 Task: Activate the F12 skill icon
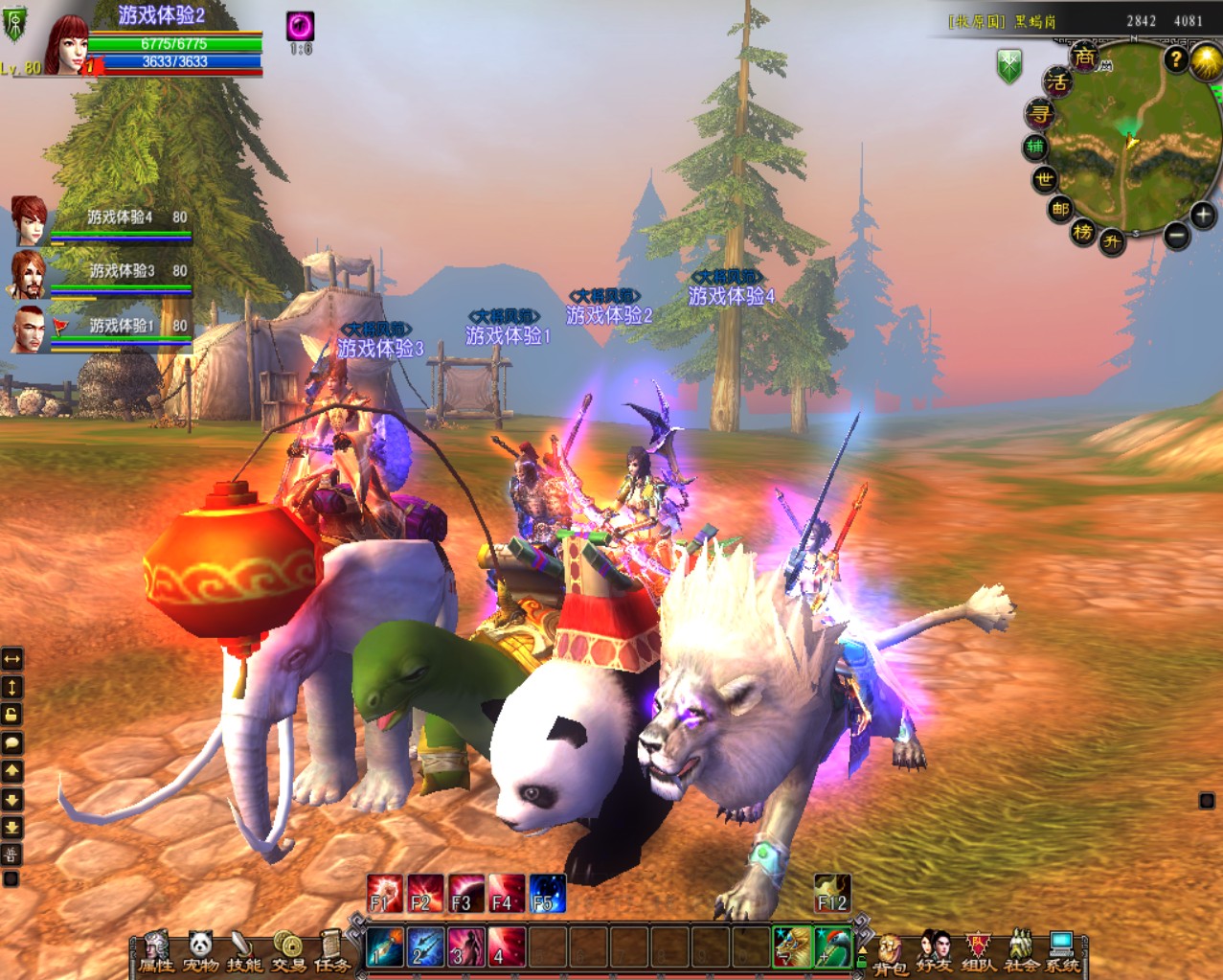pyautogui.click(x=831, y=893)
